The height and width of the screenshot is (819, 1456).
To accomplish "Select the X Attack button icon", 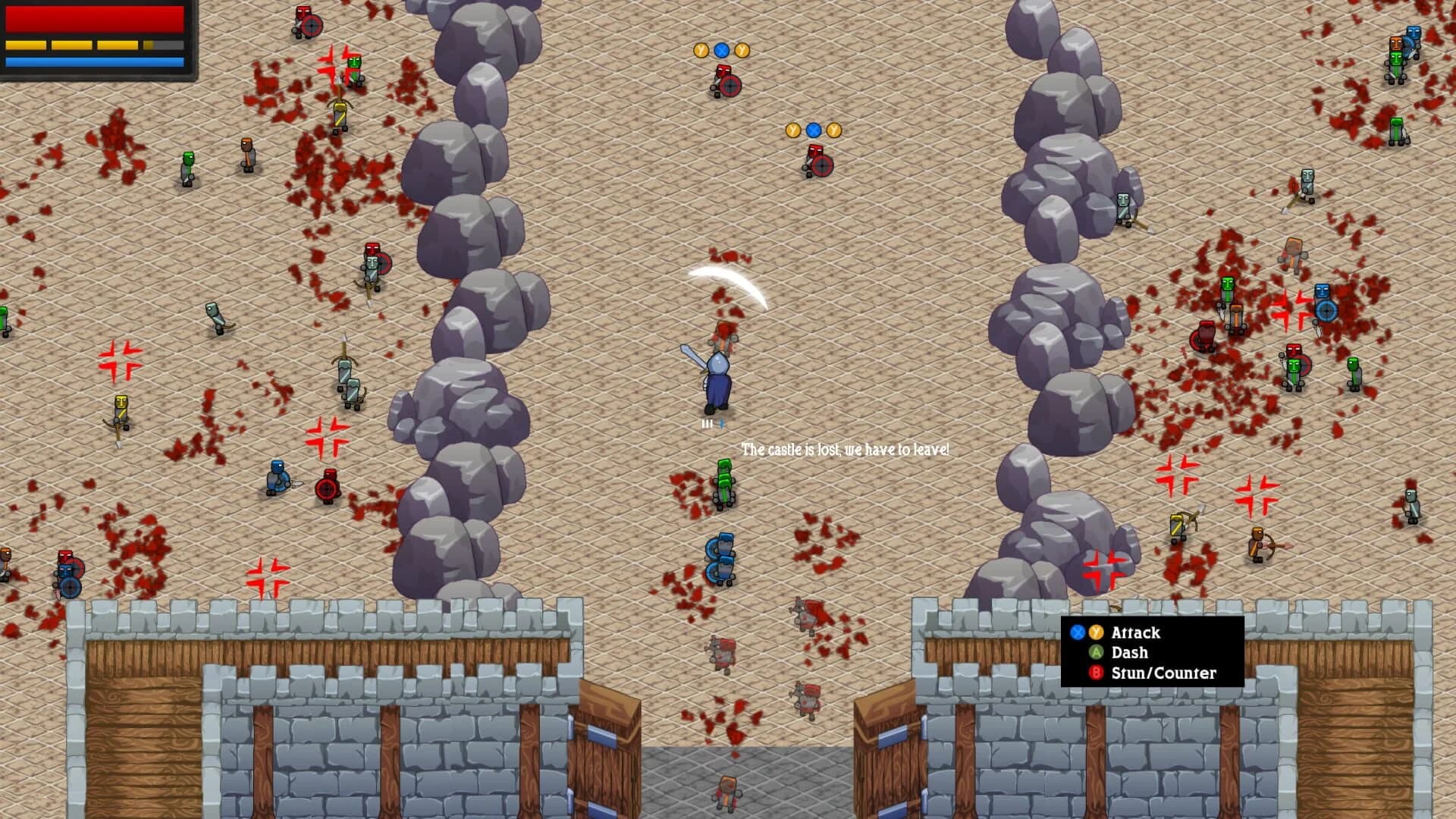I will coord(1078,632).
